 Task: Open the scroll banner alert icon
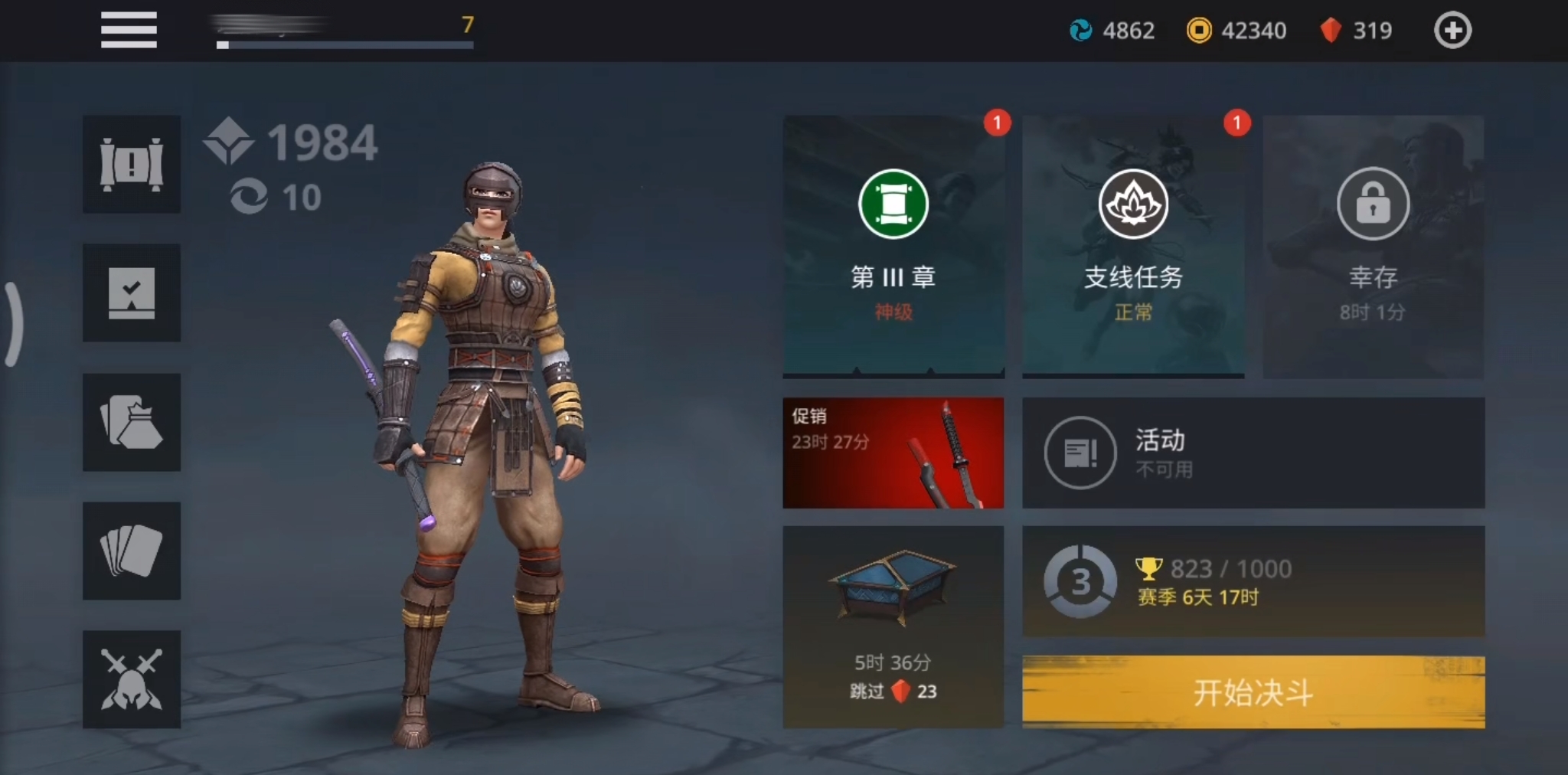pyautogui.click(x=132, y=164)
